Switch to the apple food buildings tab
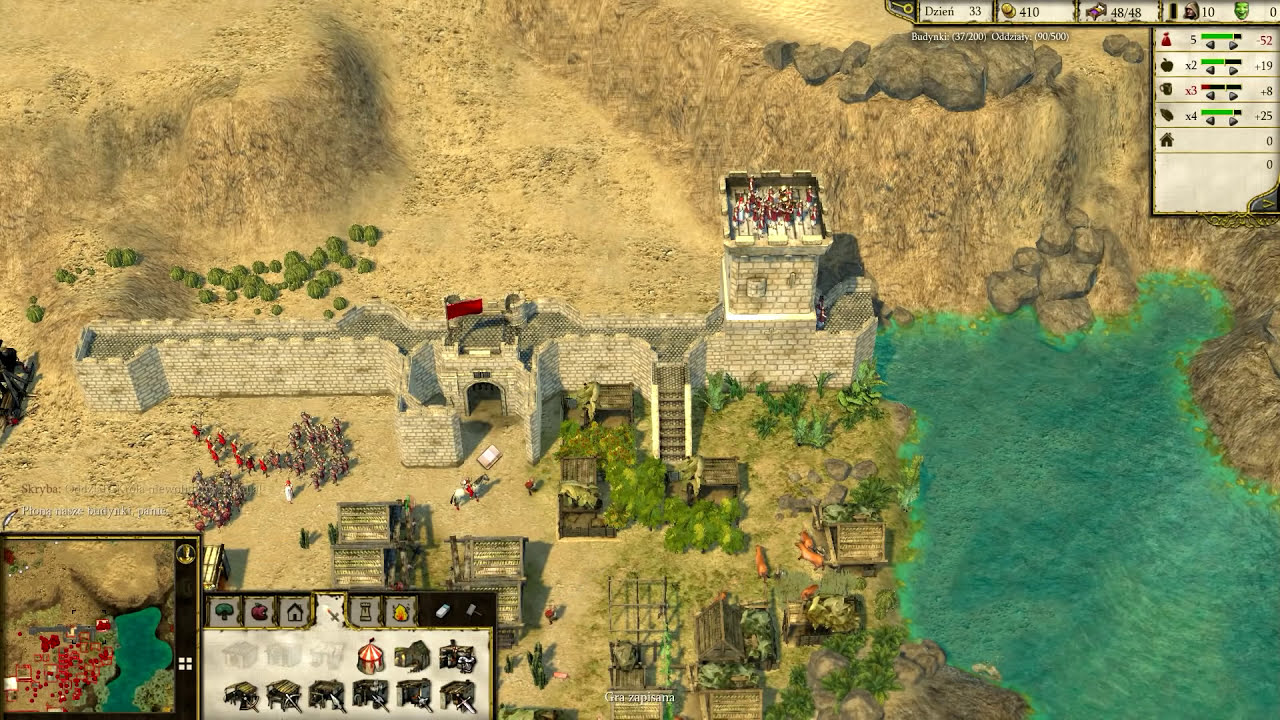The image size is (1280, 720). [x=260, y=611]
